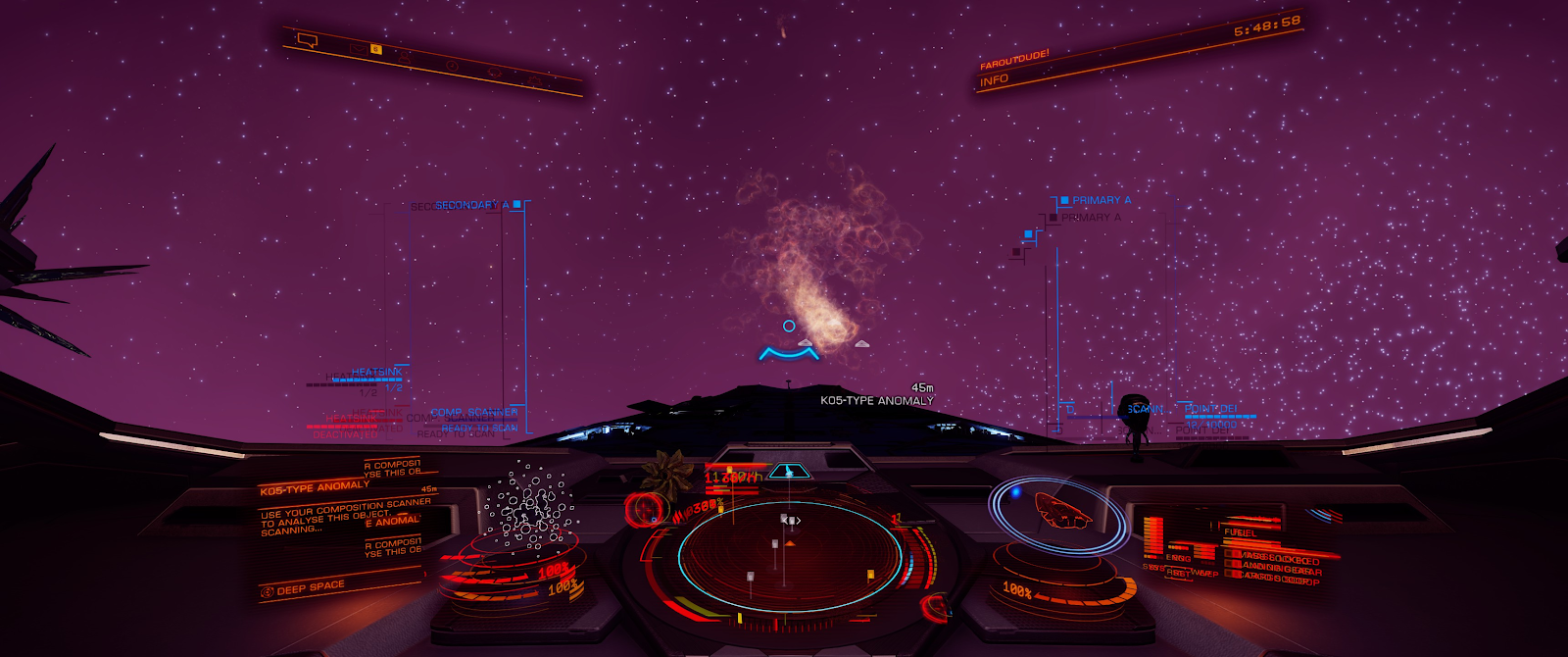Open the inbox envelope tab

(x=359, y=49)
